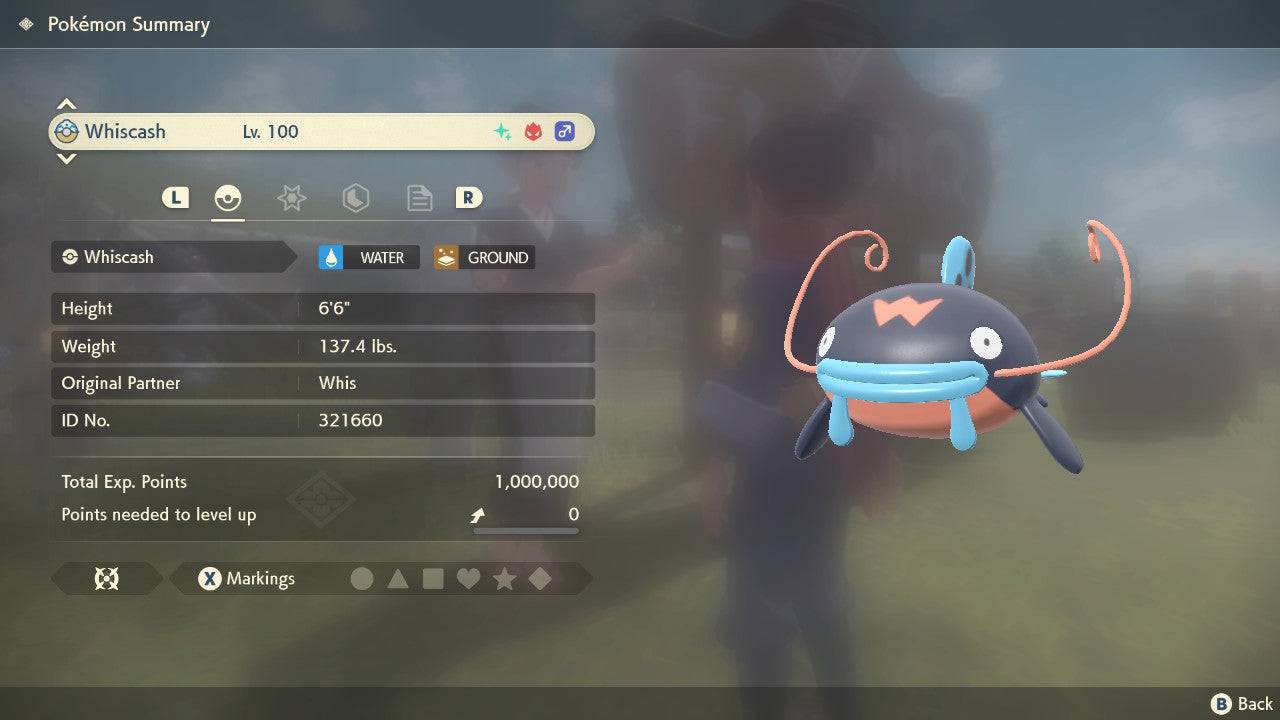Select the WATER type badge

coord(368,257)
